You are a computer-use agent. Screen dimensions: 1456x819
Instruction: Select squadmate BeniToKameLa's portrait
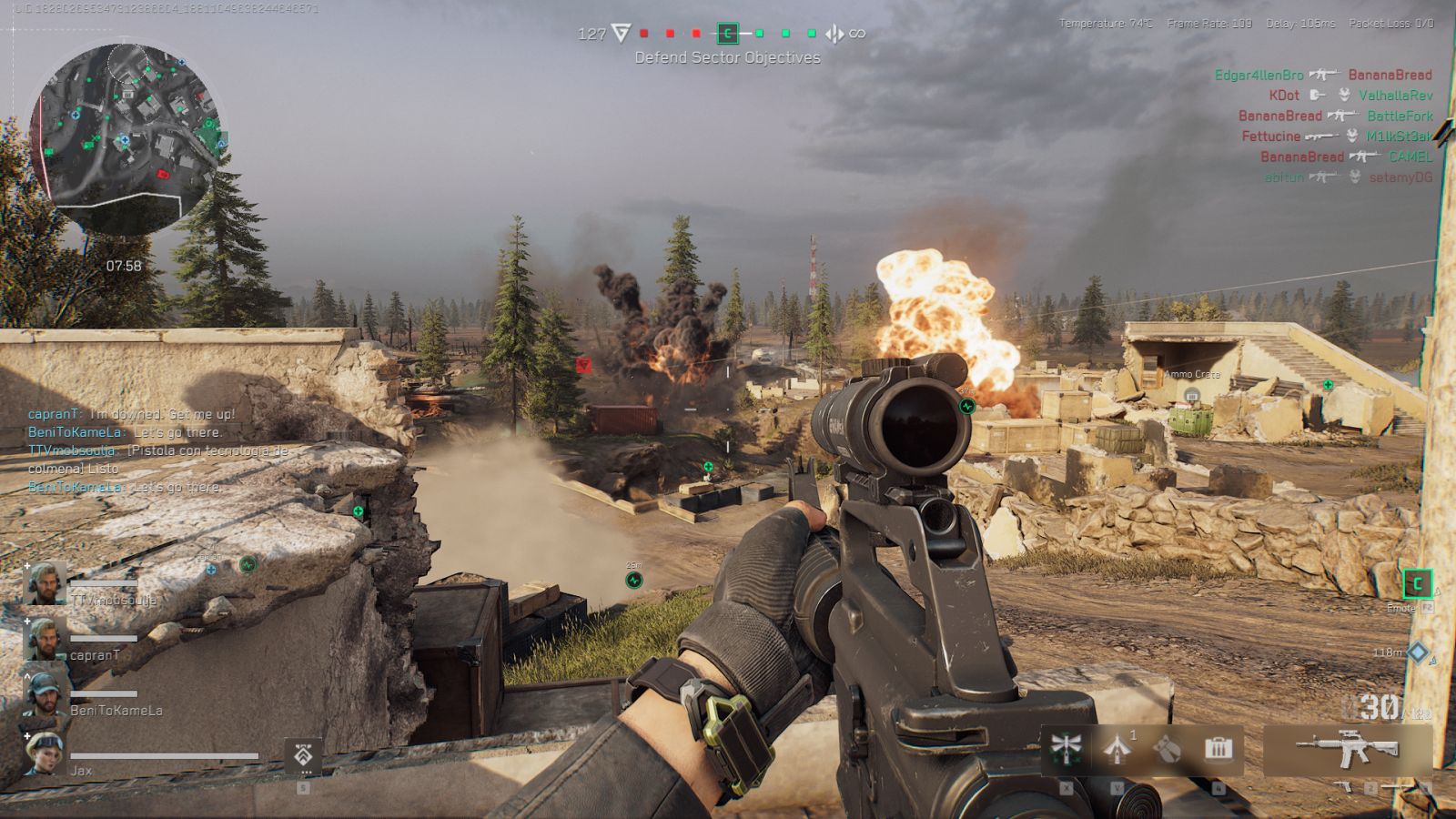coord(43,694)
